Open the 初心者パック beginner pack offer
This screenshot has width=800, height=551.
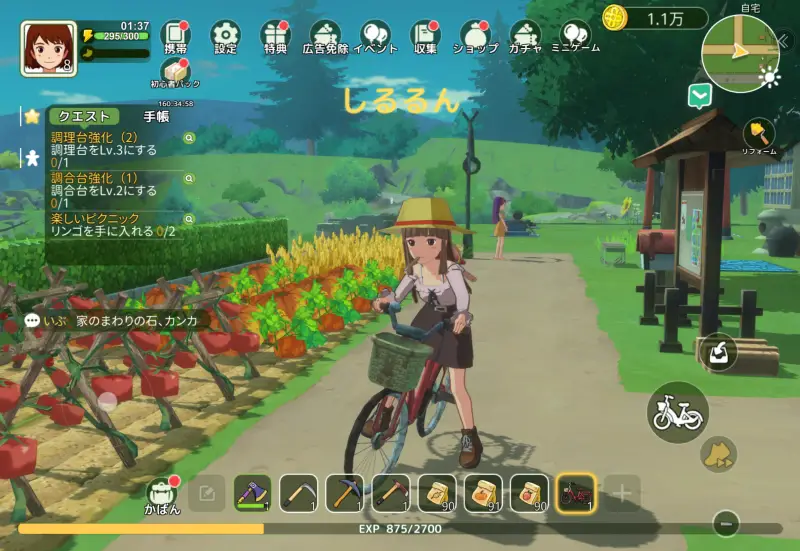click(175, 74)
